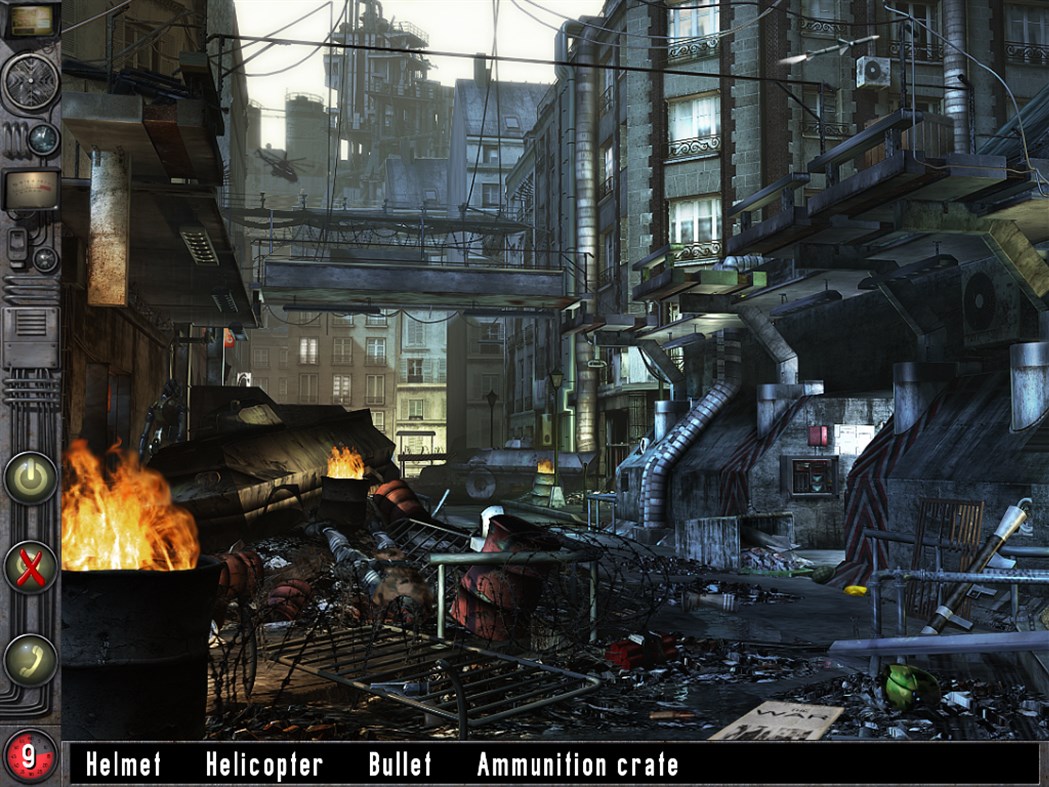Toggle the button marked with a red X
The height and width of the screenshot is (787, 1049).
30,568
